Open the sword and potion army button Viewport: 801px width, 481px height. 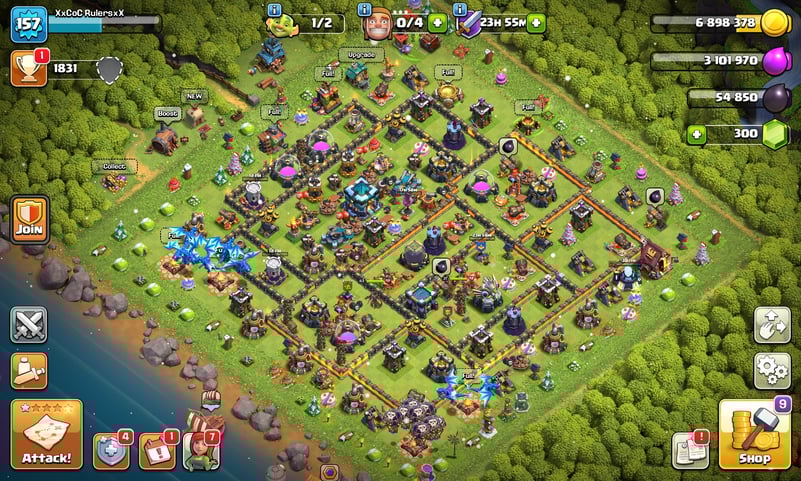pos(28,370)
